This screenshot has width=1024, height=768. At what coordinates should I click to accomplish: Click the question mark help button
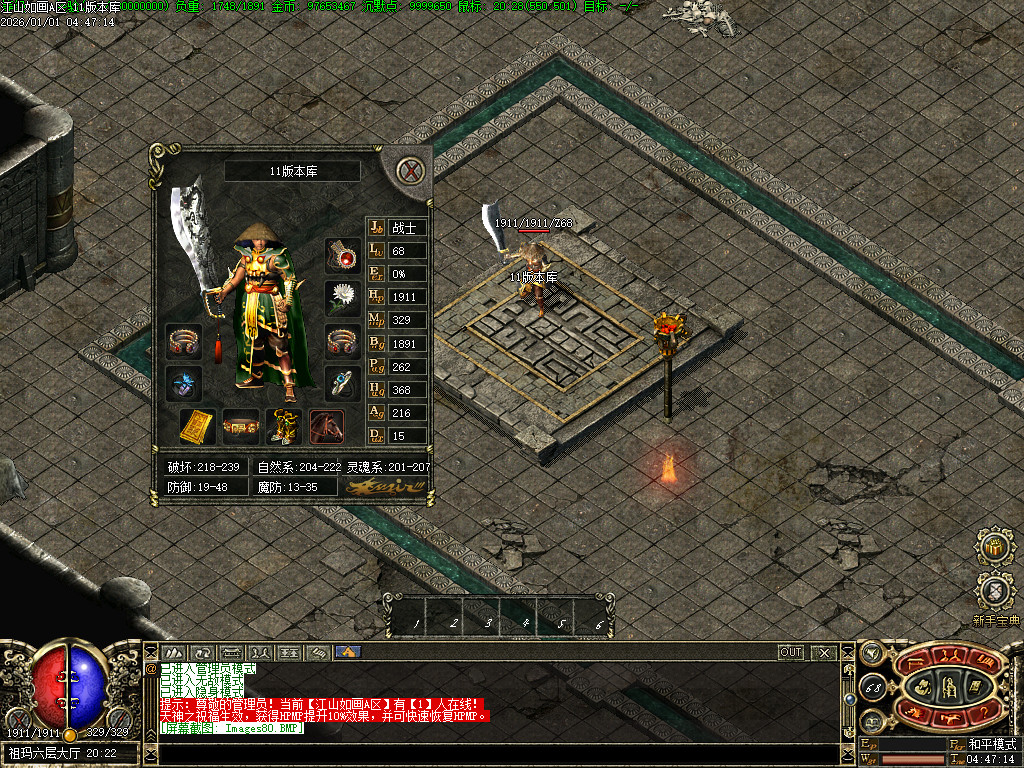pos(985,711)
